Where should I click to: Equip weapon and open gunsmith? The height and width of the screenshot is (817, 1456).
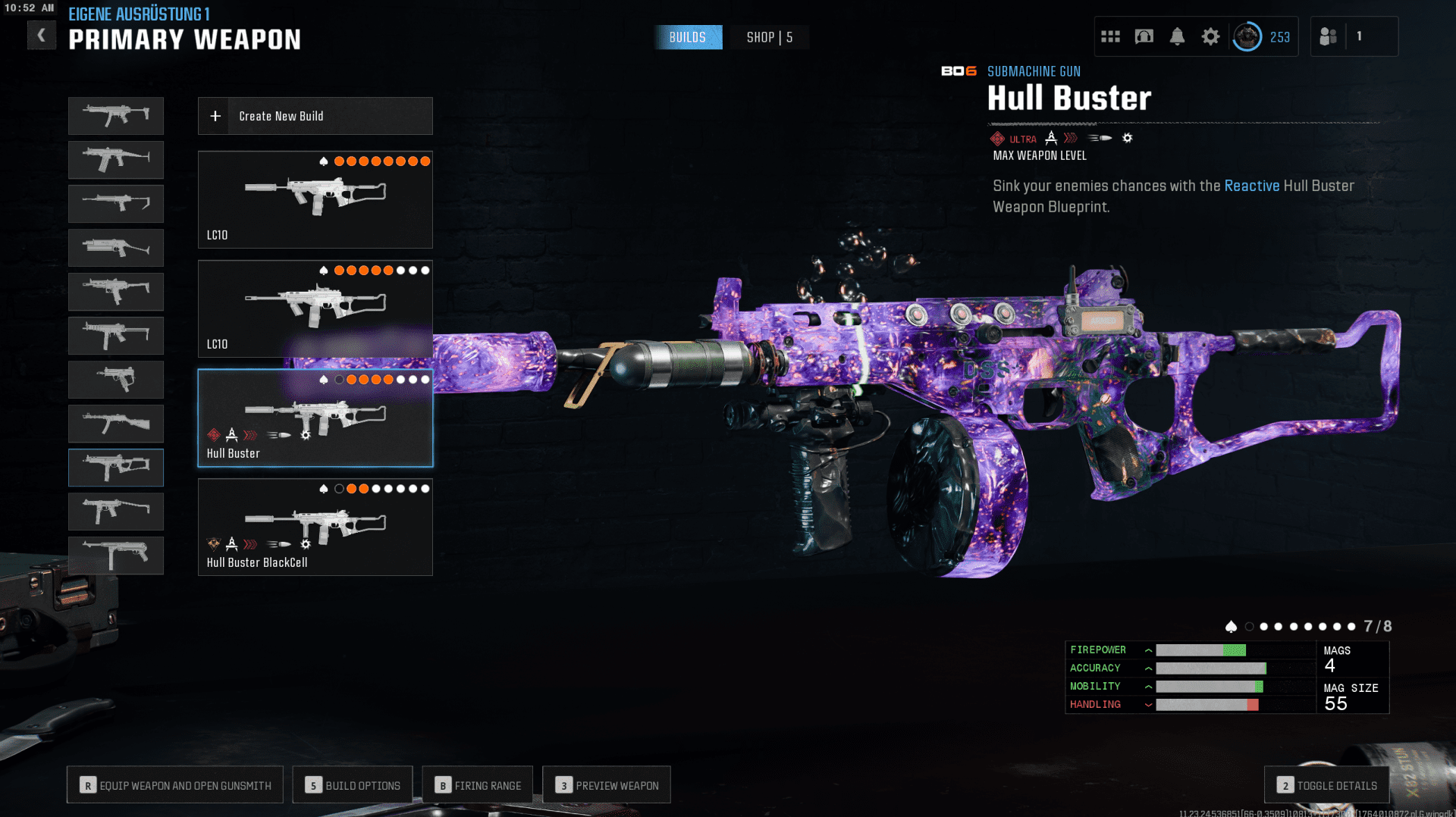tap(175, 785)
